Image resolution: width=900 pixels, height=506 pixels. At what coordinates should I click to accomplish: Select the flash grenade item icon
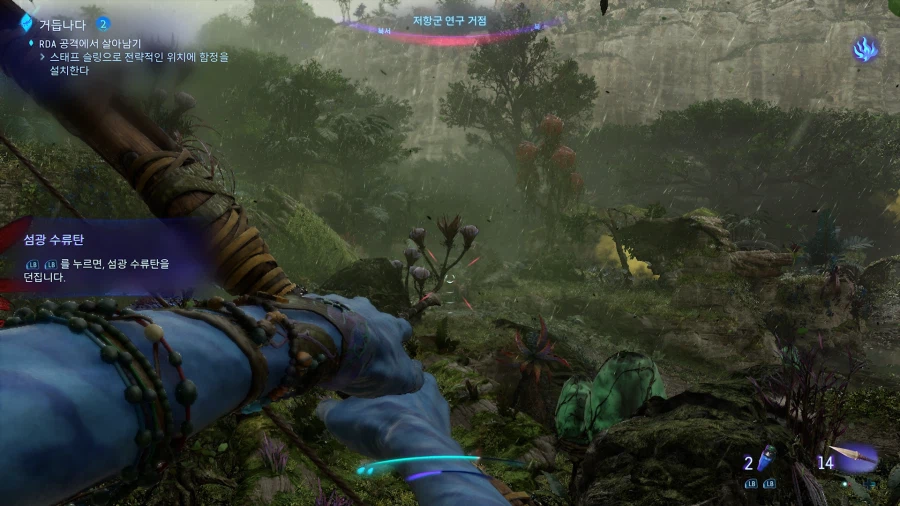click(769, 460)
